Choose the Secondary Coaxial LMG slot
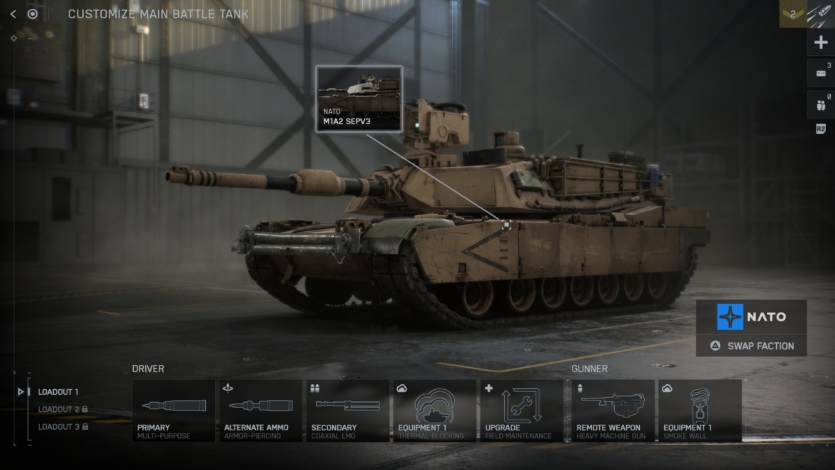 pyautogui.click(x=347, y=410)
